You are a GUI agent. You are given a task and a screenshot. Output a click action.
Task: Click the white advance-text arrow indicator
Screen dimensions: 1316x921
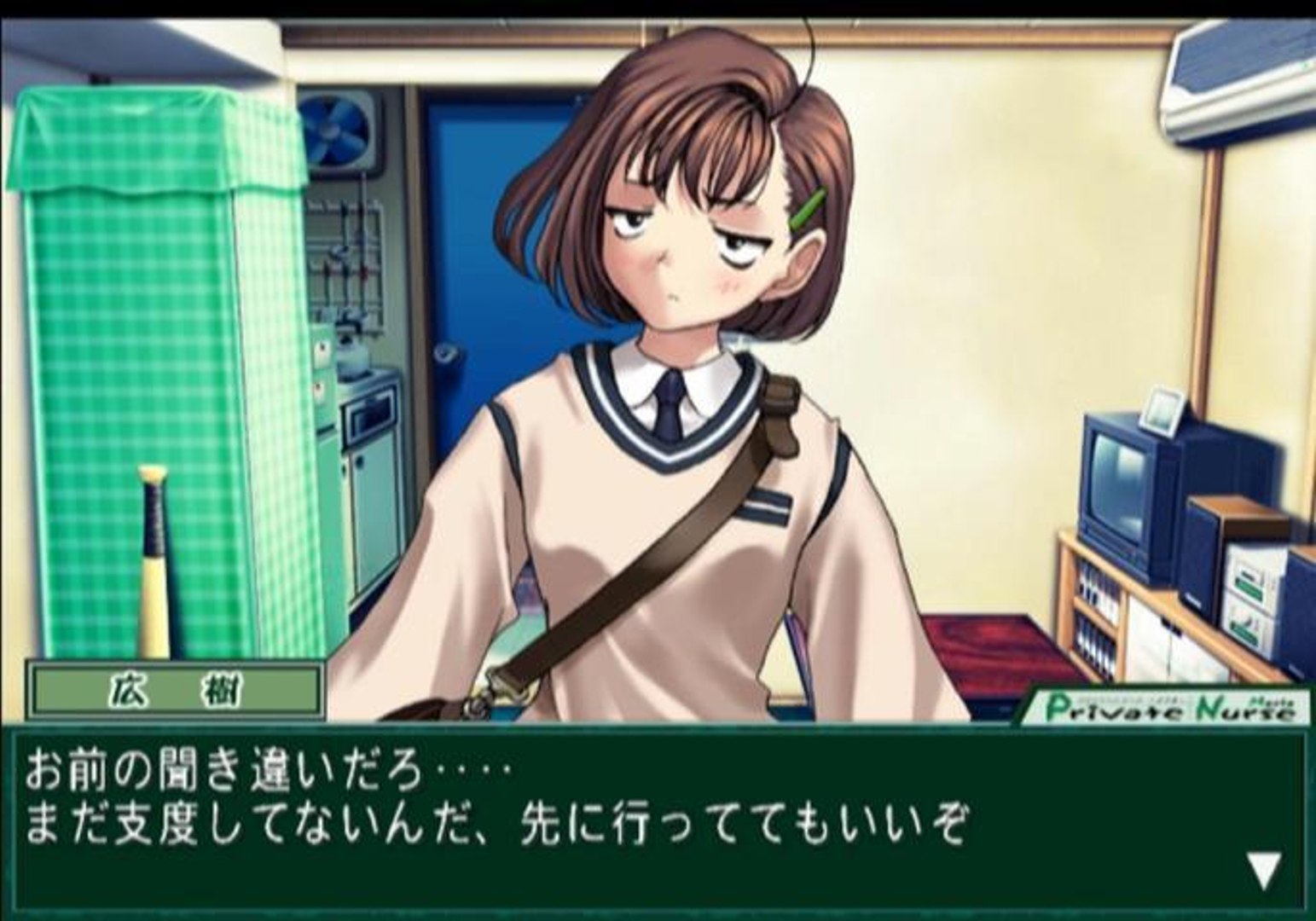pos(1263,870)
